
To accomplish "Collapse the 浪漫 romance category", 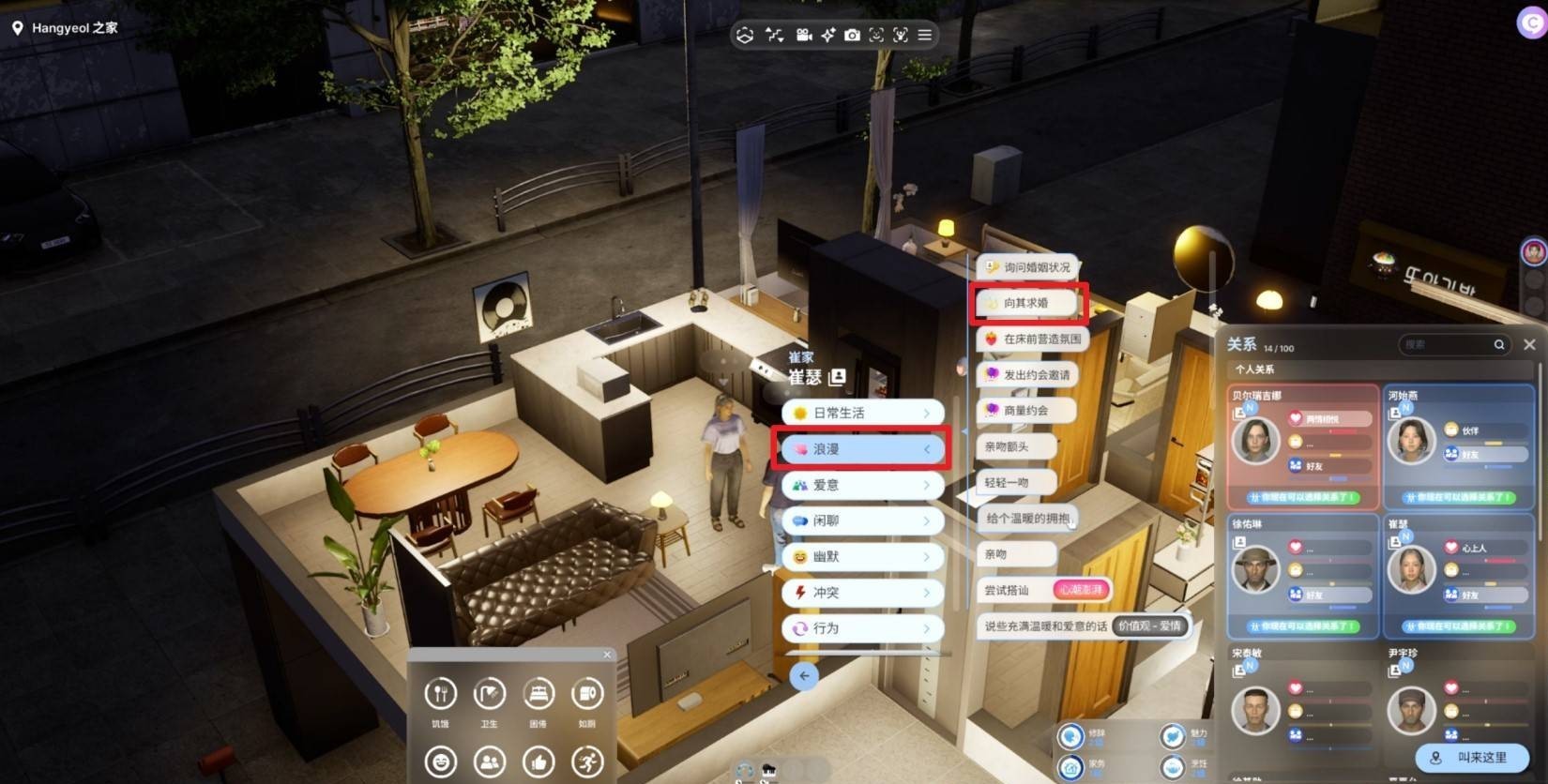I will (862, 449).
